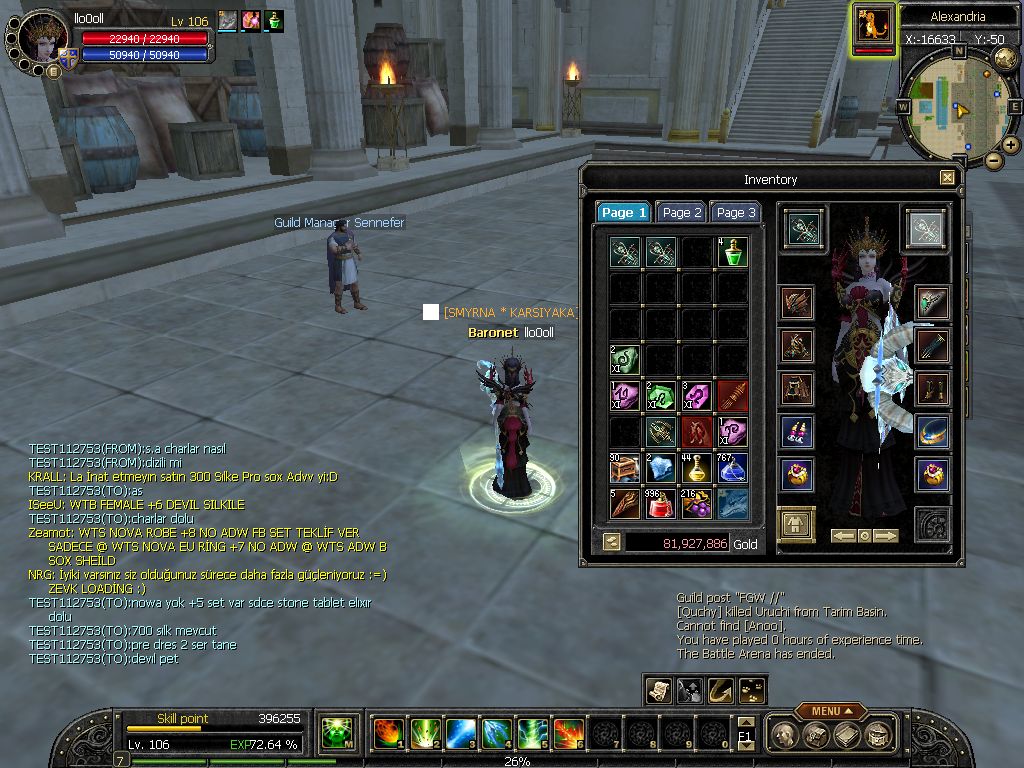Viewport: 1024px width, 768px height.
Task: Select the blue potion stack of 767
Action: pyautogui.click(x=732, y=468)
